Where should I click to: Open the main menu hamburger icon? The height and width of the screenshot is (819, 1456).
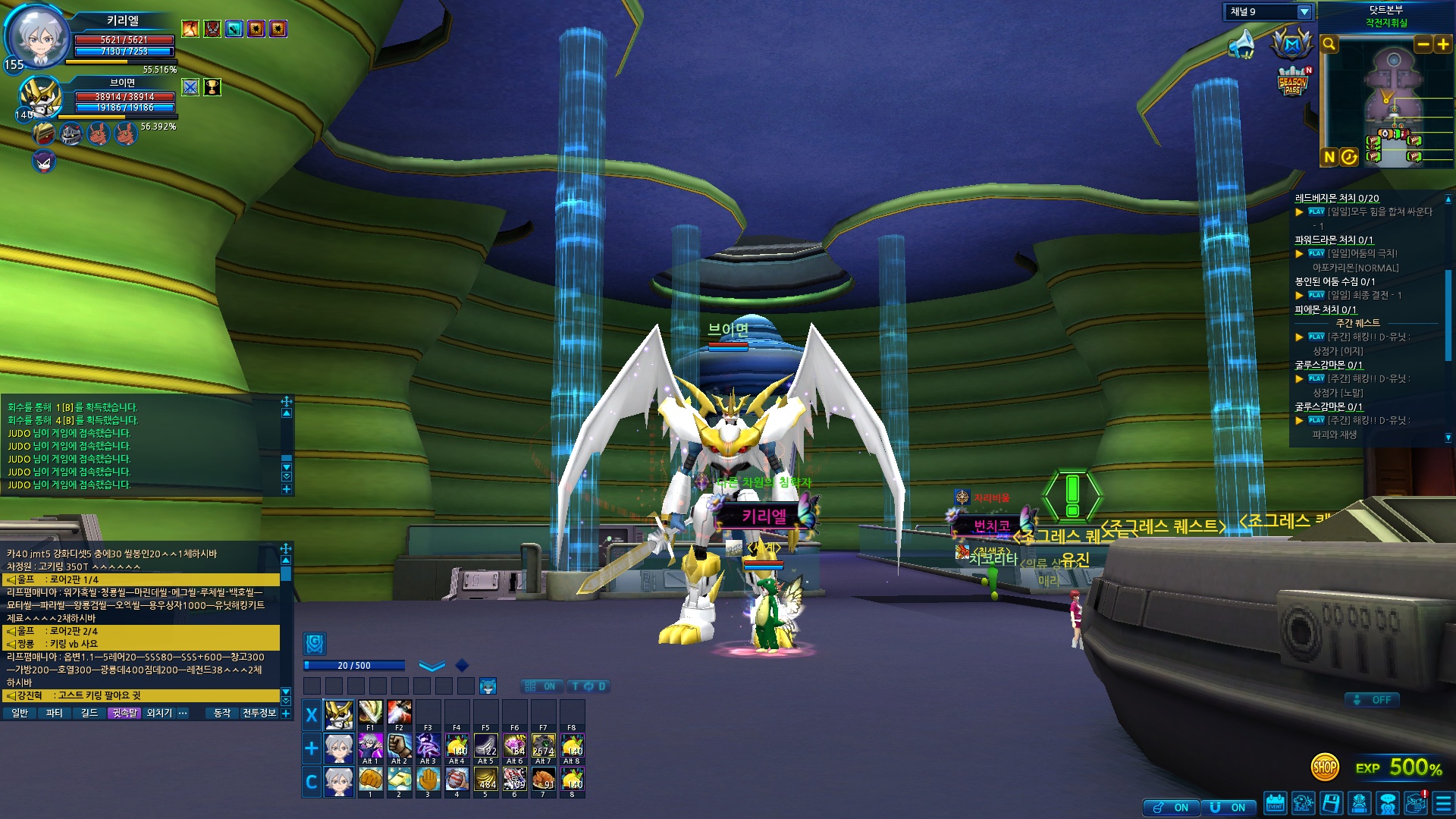1443,803
